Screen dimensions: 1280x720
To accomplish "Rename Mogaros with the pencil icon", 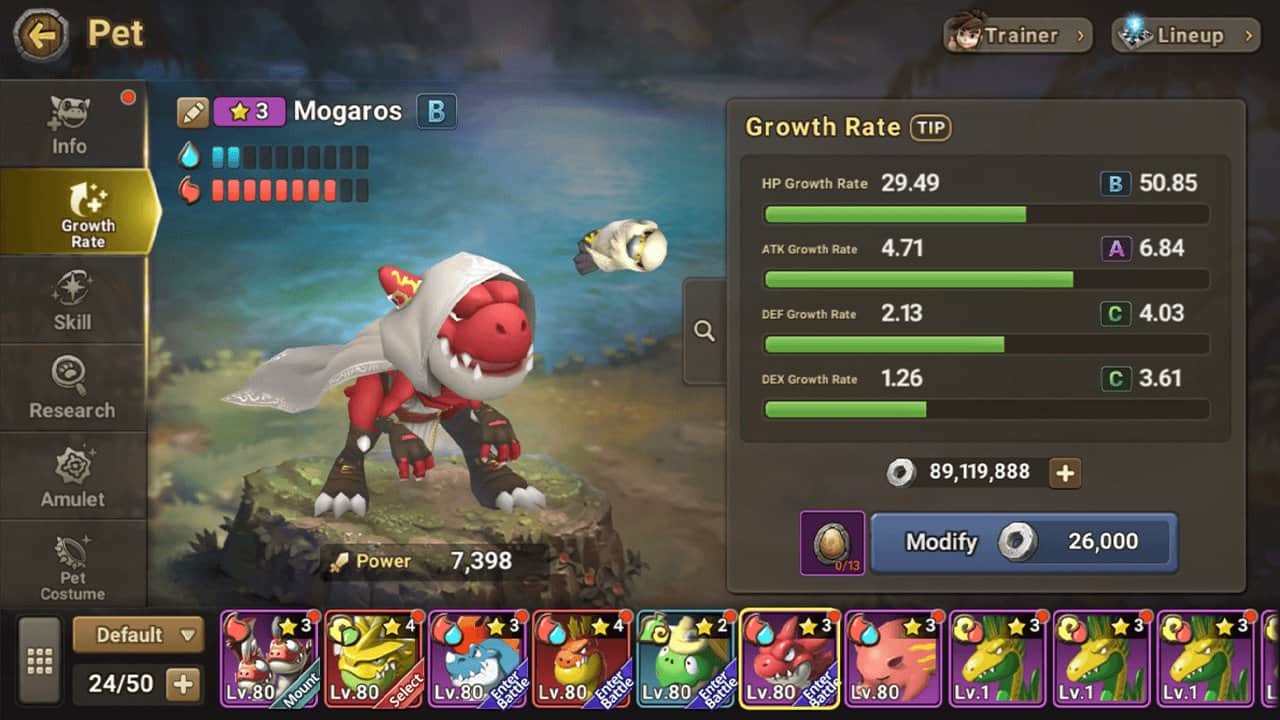I will [193, 112].
